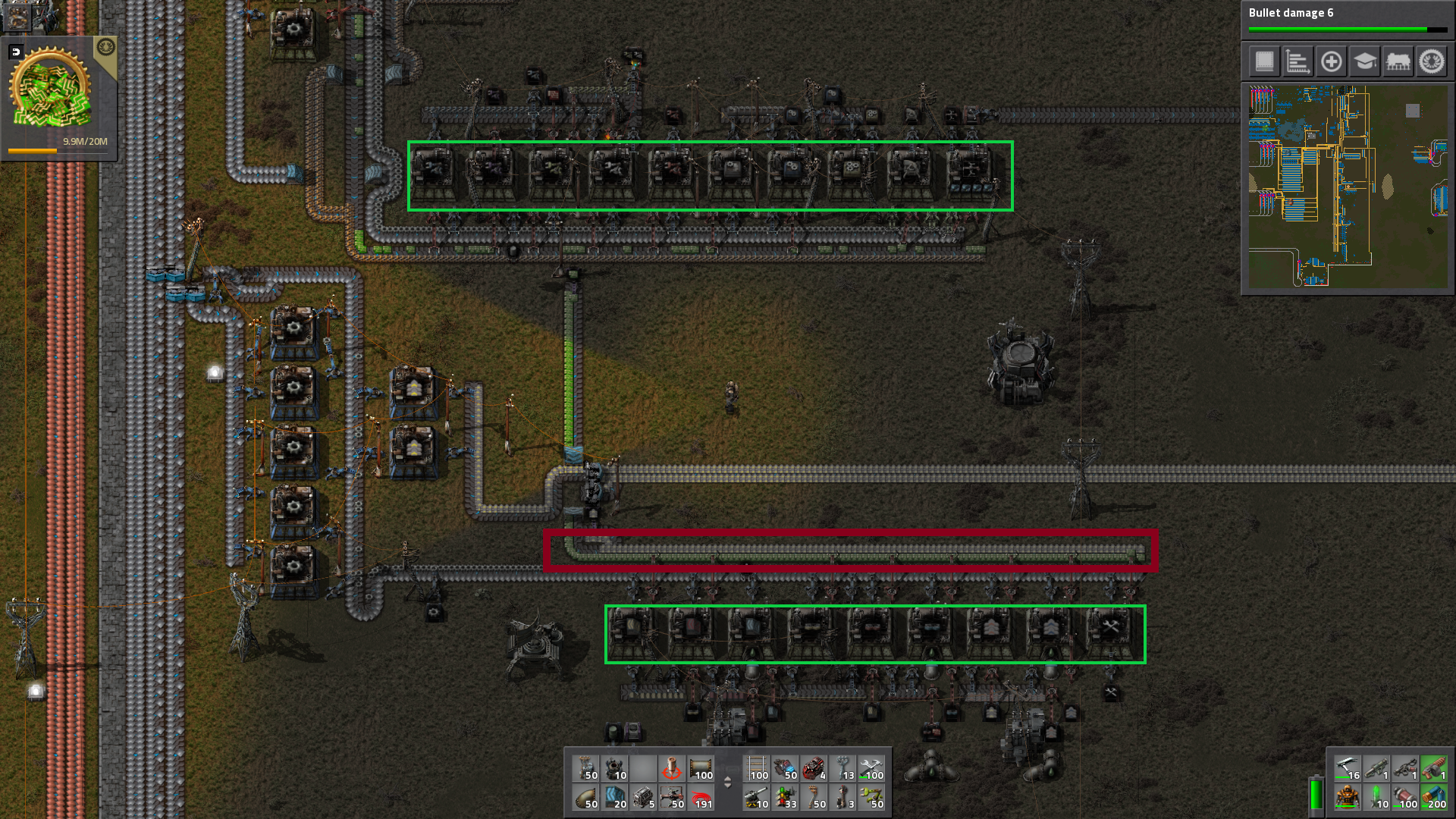Open the technology tree graduation cap button

1364,61
